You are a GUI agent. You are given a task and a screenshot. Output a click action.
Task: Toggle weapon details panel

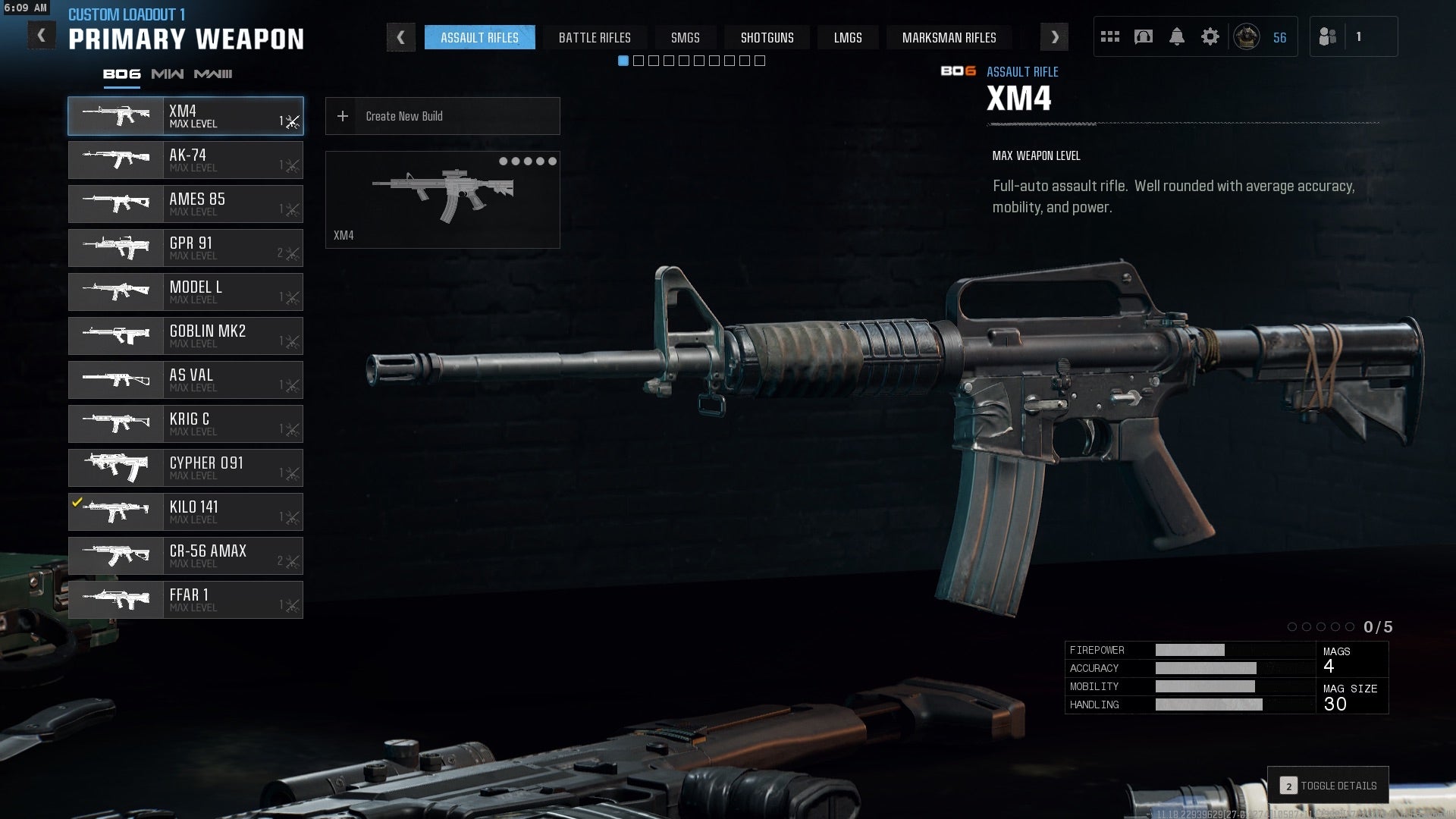(1329, 786)
